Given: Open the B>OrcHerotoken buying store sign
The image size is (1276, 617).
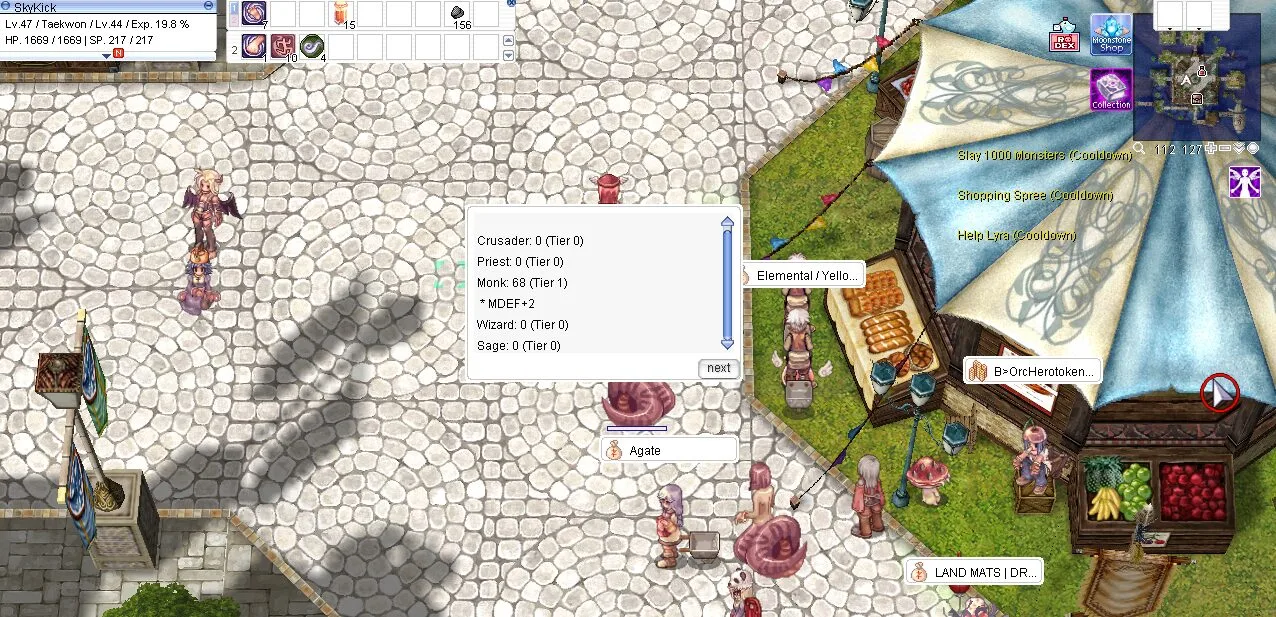Looking at the screenshot, I should pos(1032,372).
